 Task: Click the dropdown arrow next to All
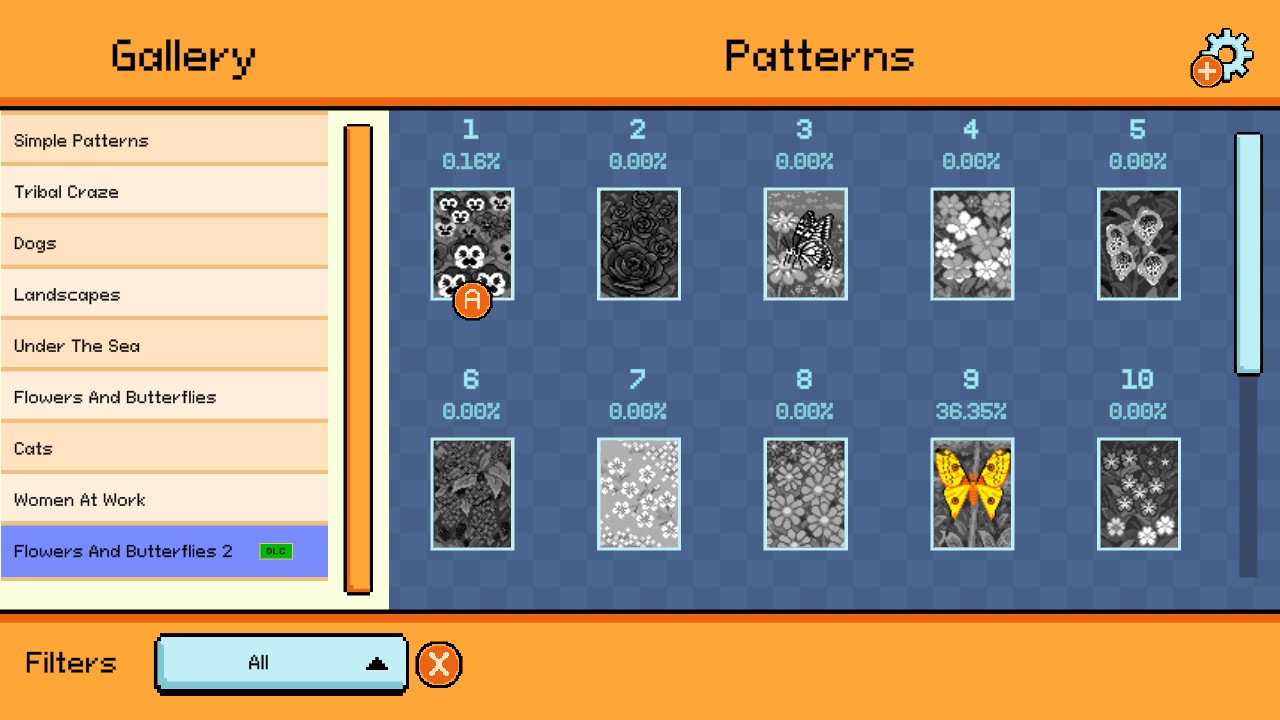click(x=373, y=663)
